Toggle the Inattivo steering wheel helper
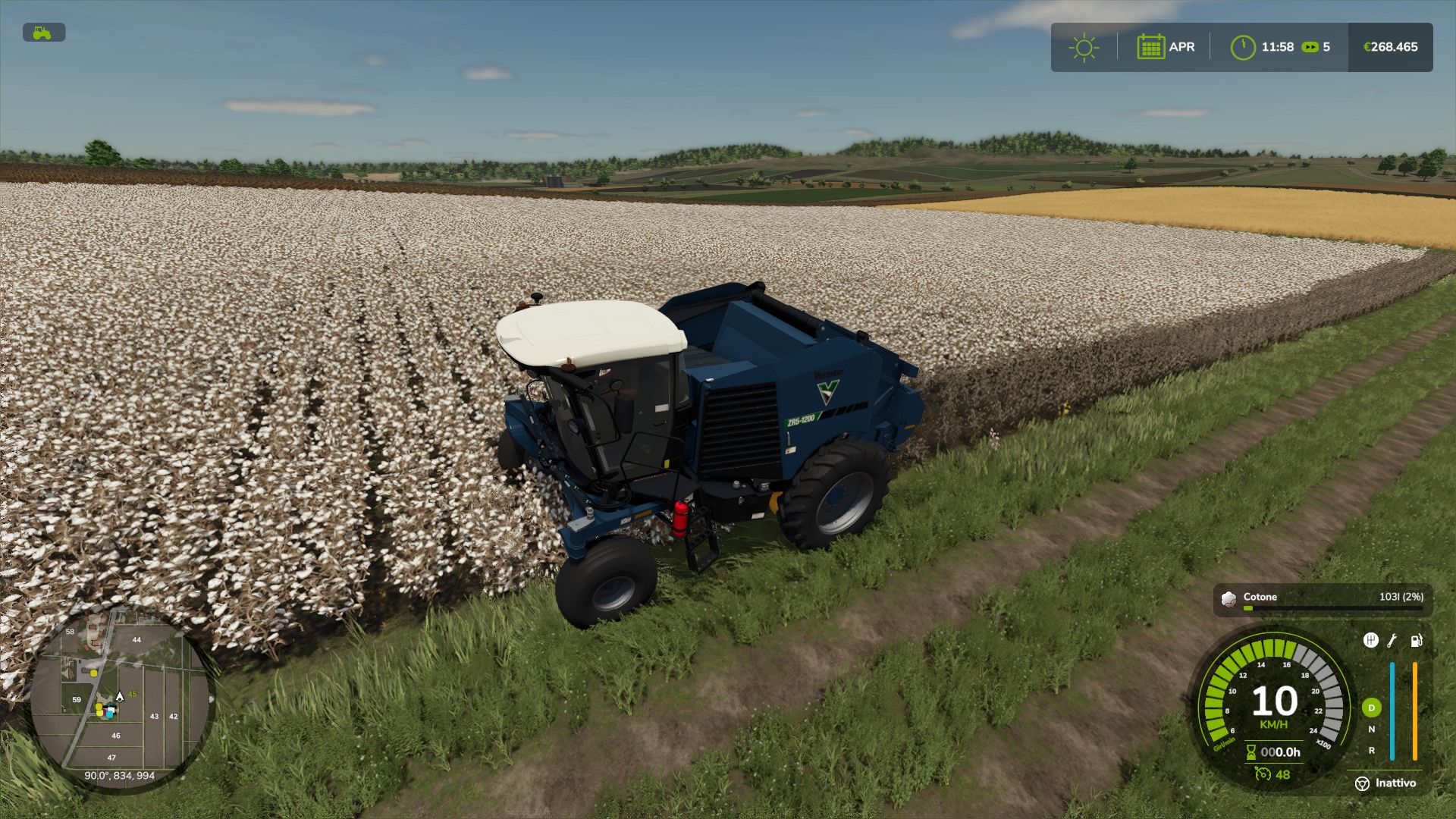 pyautogui.click(x=1362, y=783)
